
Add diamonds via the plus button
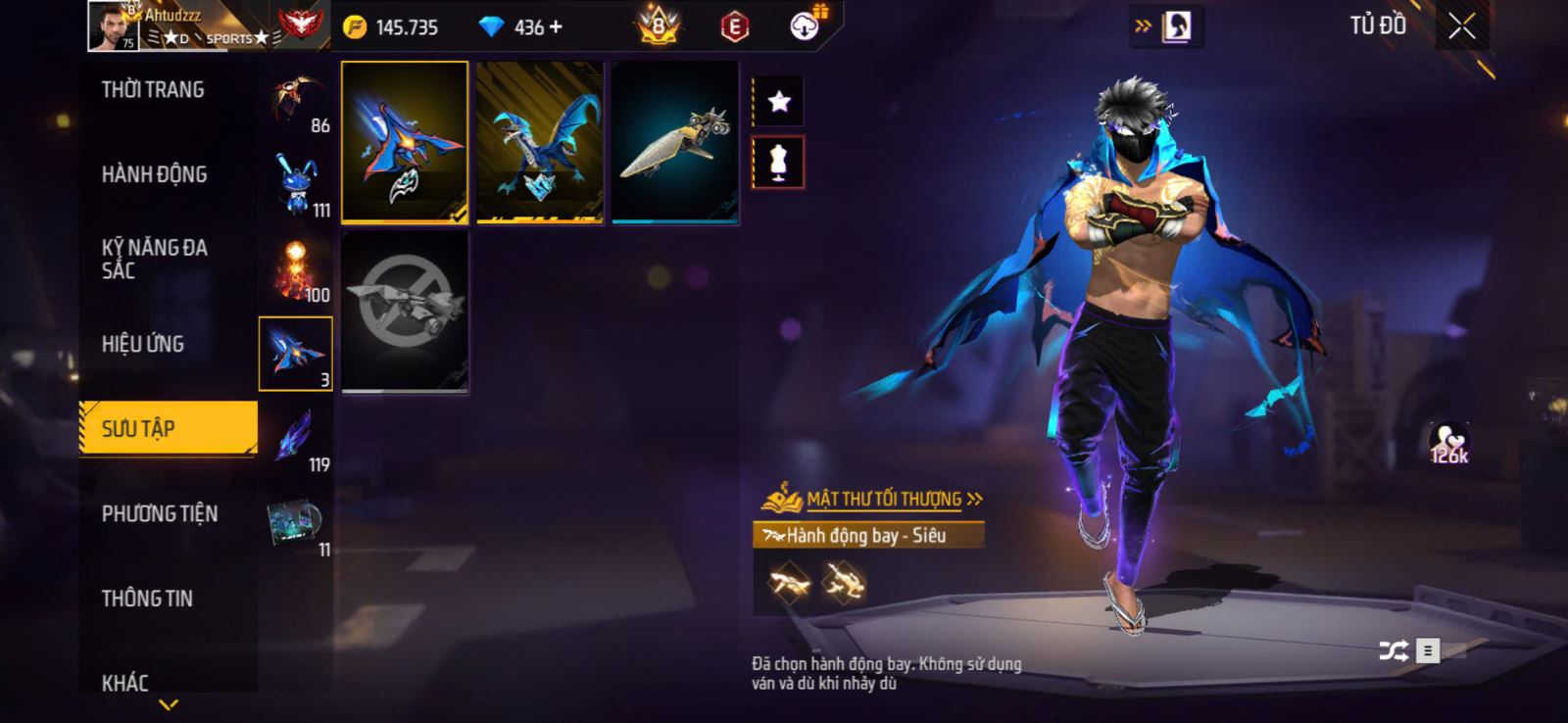coord(556,27)
